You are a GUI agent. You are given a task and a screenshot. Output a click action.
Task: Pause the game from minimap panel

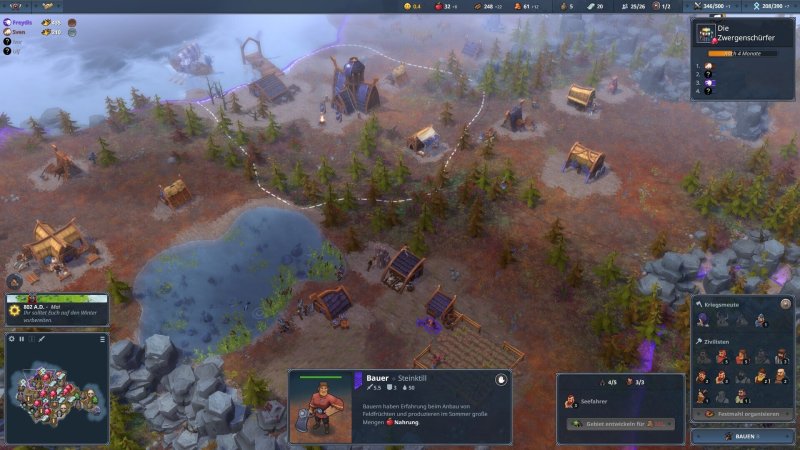22,339
